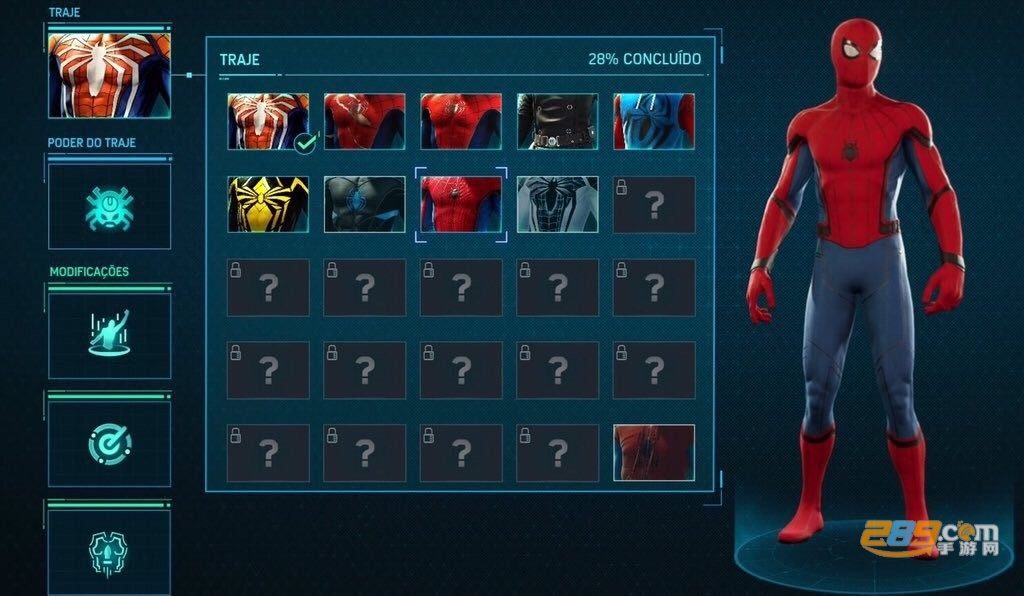Pick the white suit with black spider
Image resolution: width=1024 pixels, height=596 pixels.
[557, 204]
